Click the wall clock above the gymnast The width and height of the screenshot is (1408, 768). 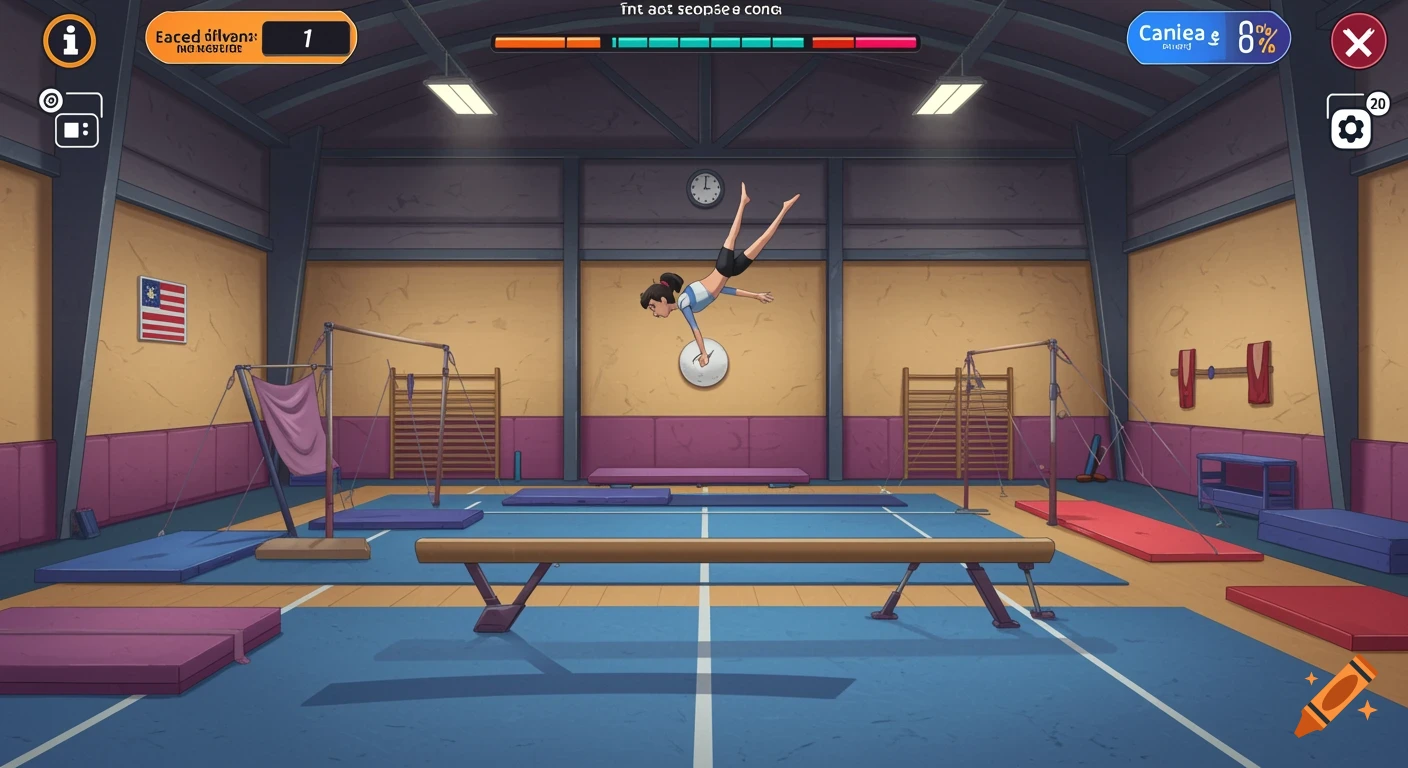point(706,186)
